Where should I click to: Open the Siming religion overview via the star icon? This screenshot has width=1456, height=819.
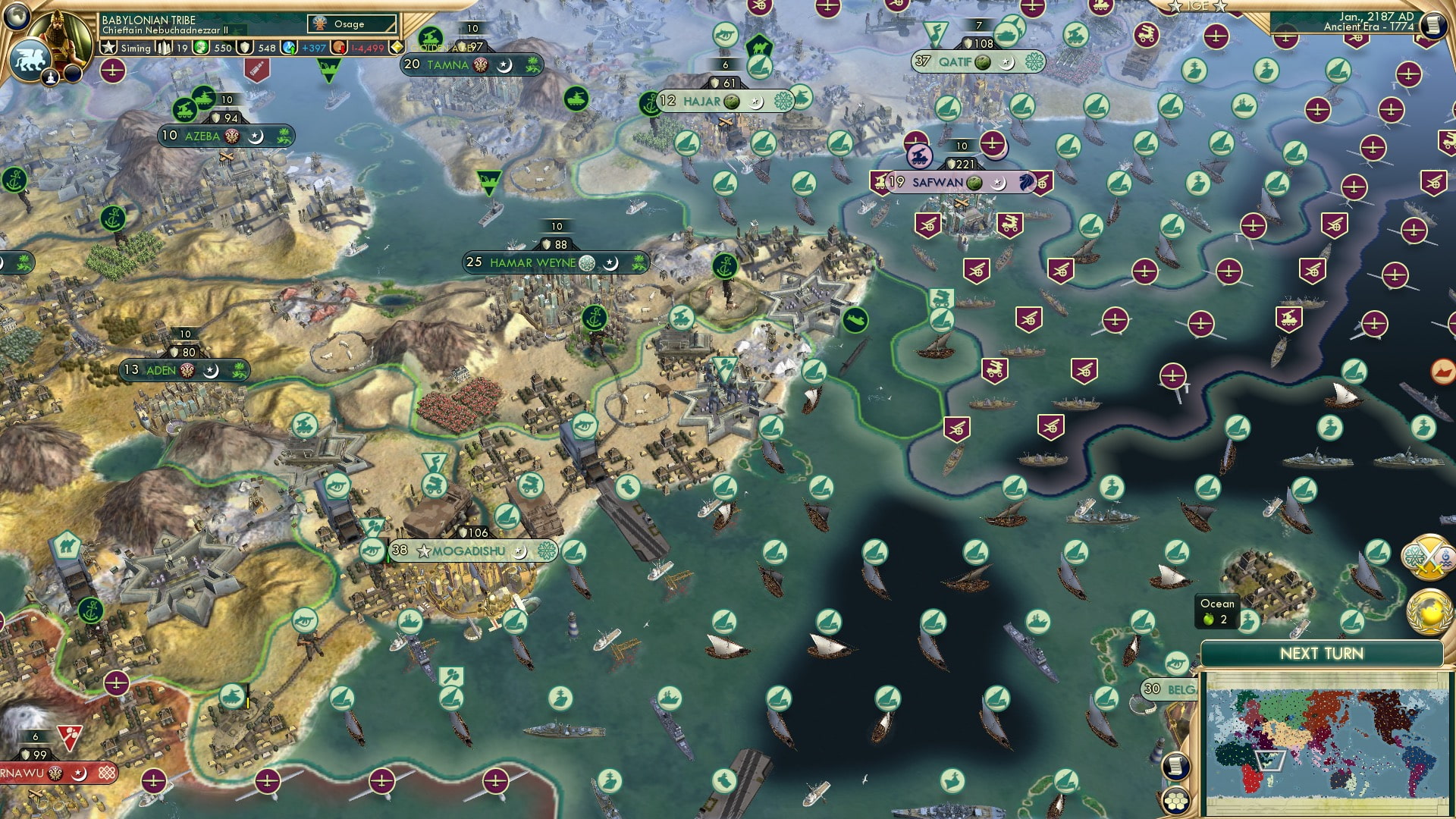click(108, 46)
